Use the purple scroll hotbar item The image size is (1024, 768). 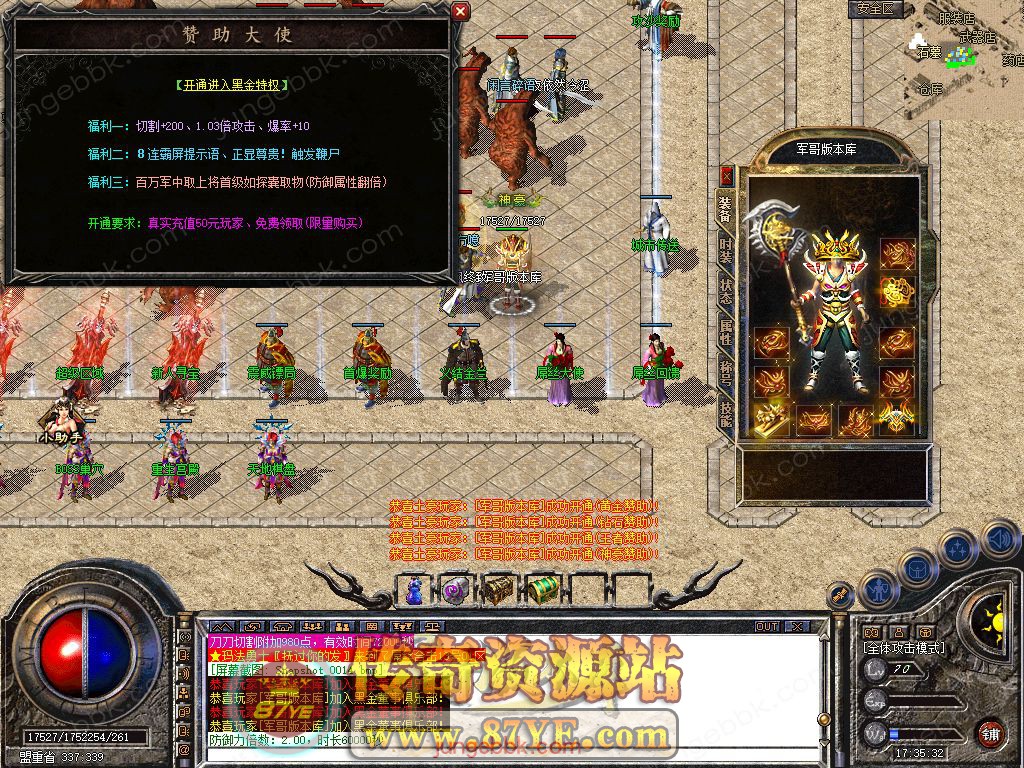(455, 589)
